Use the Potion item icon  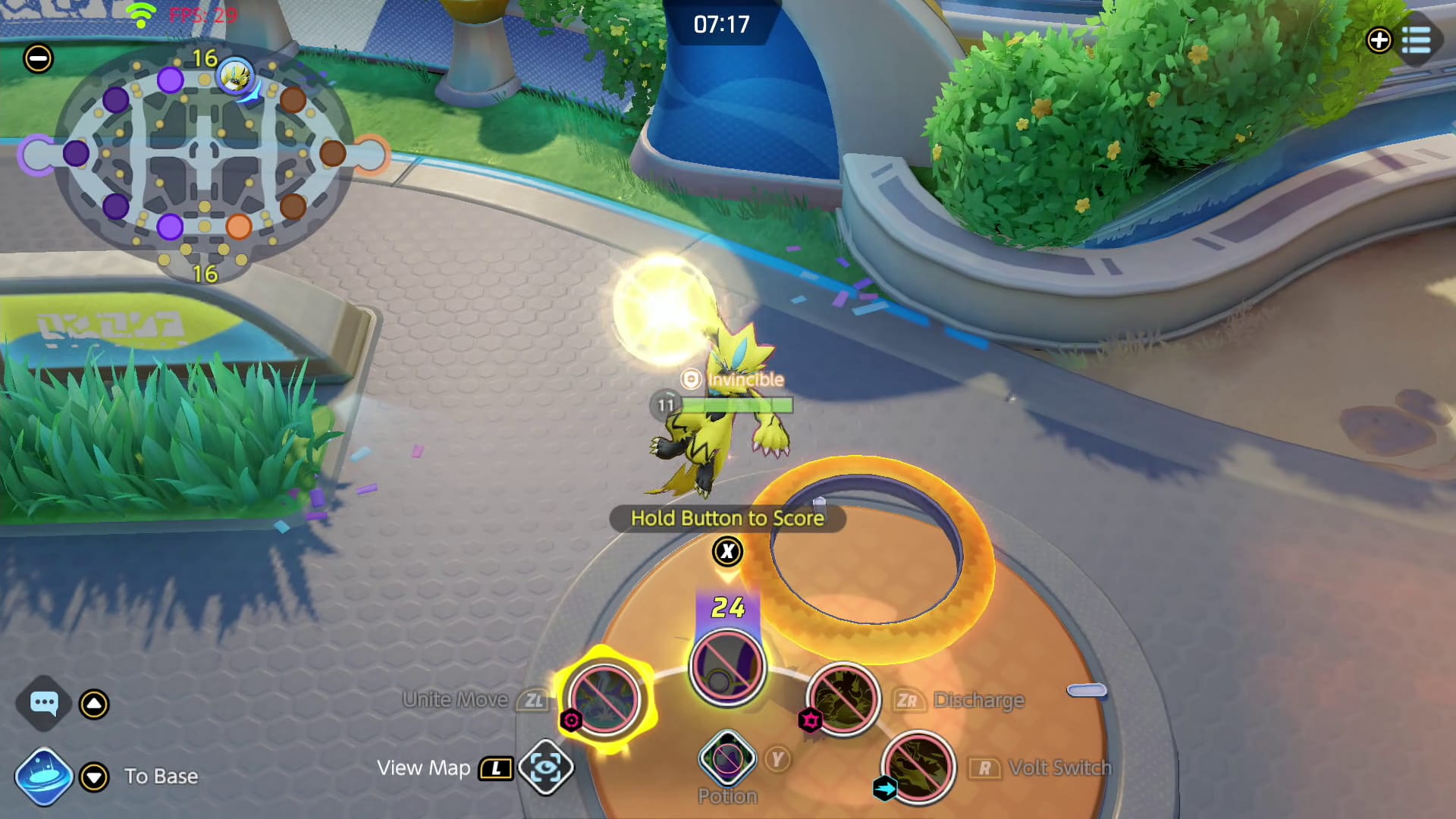point(726,758)
